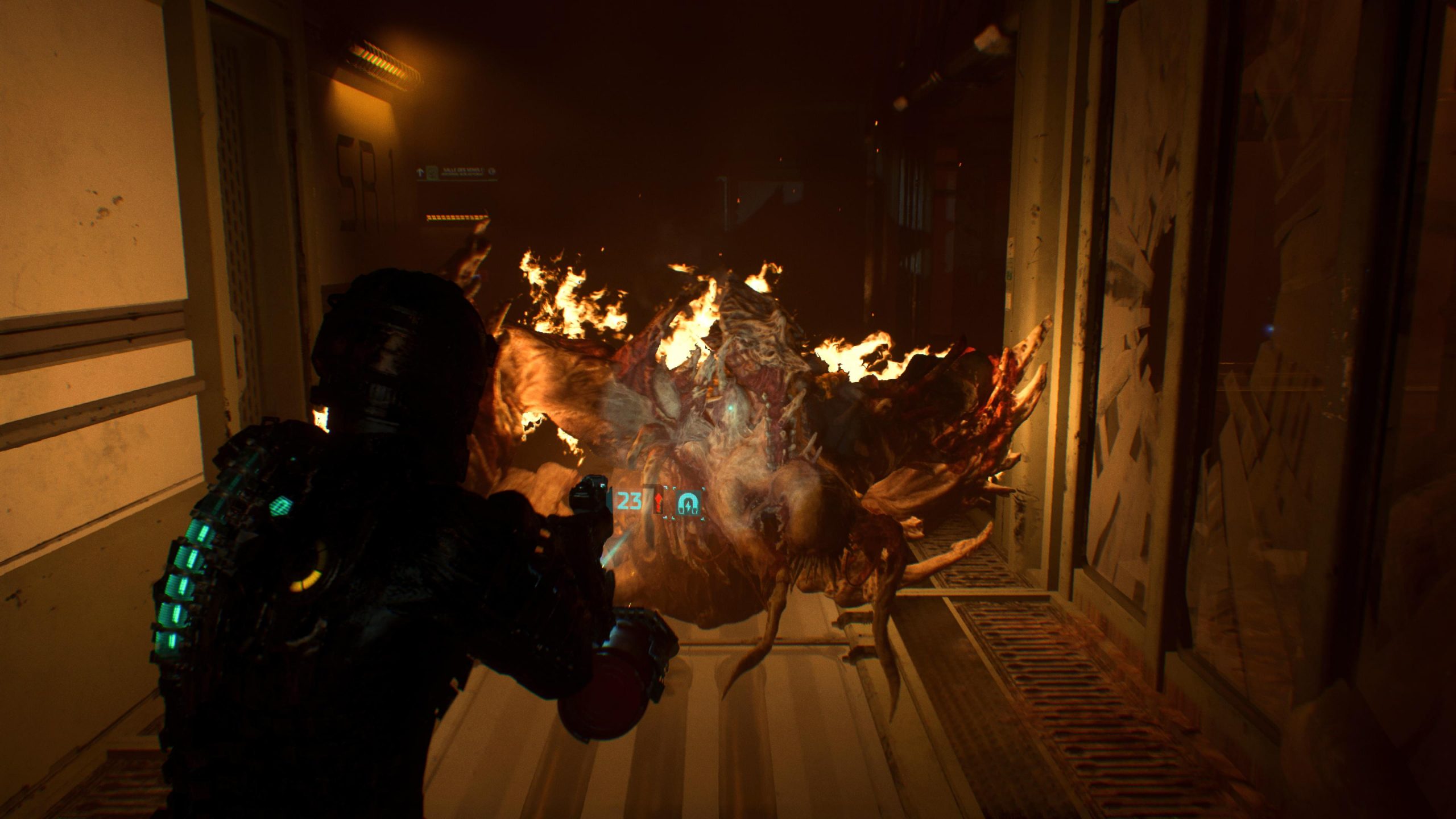Expand the Salle des Soins wall signage text

click(464, 172)
